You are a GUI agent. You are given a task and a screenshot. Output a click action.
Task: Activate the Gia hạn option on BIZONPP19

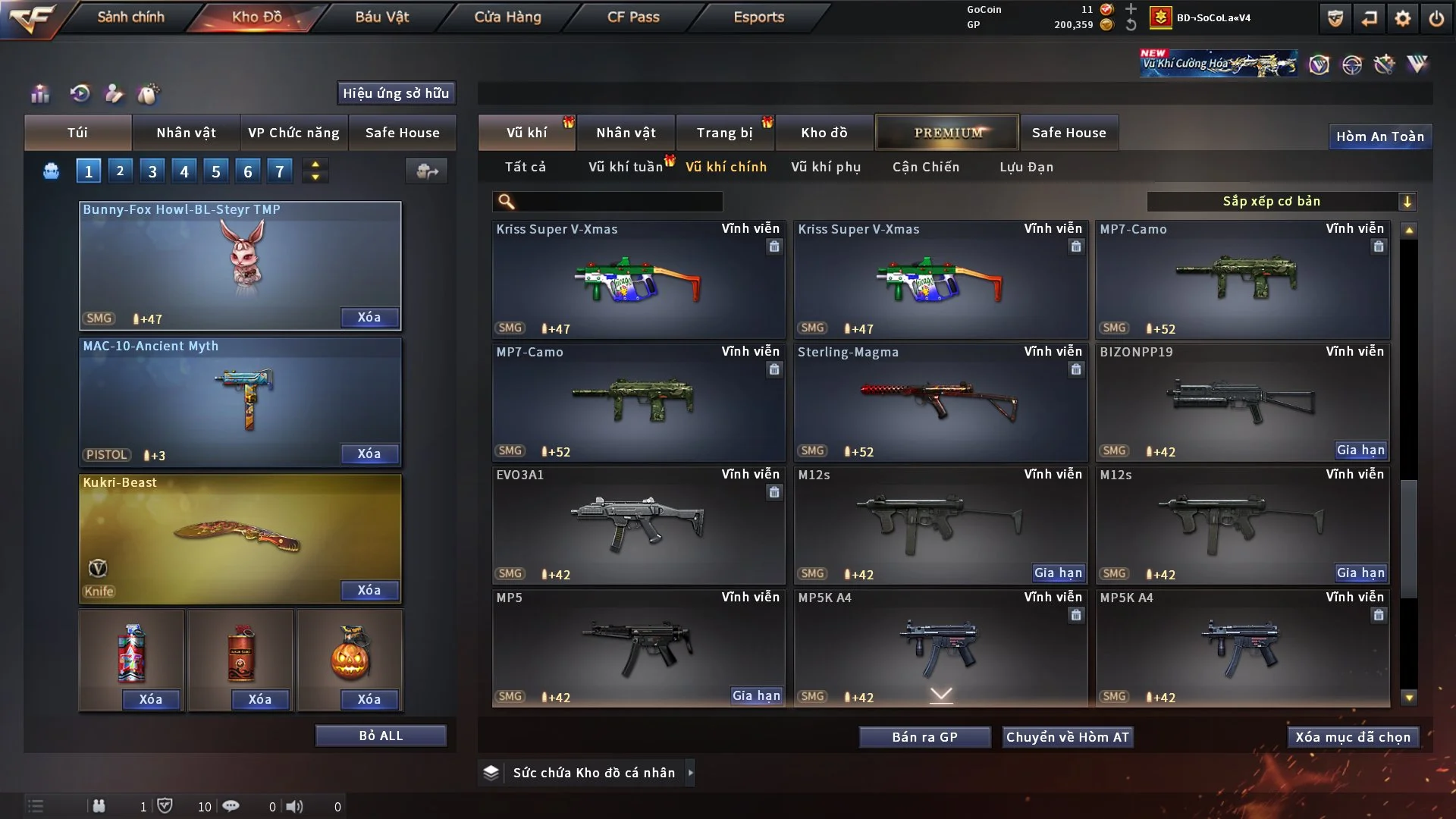click(1362, 450)
